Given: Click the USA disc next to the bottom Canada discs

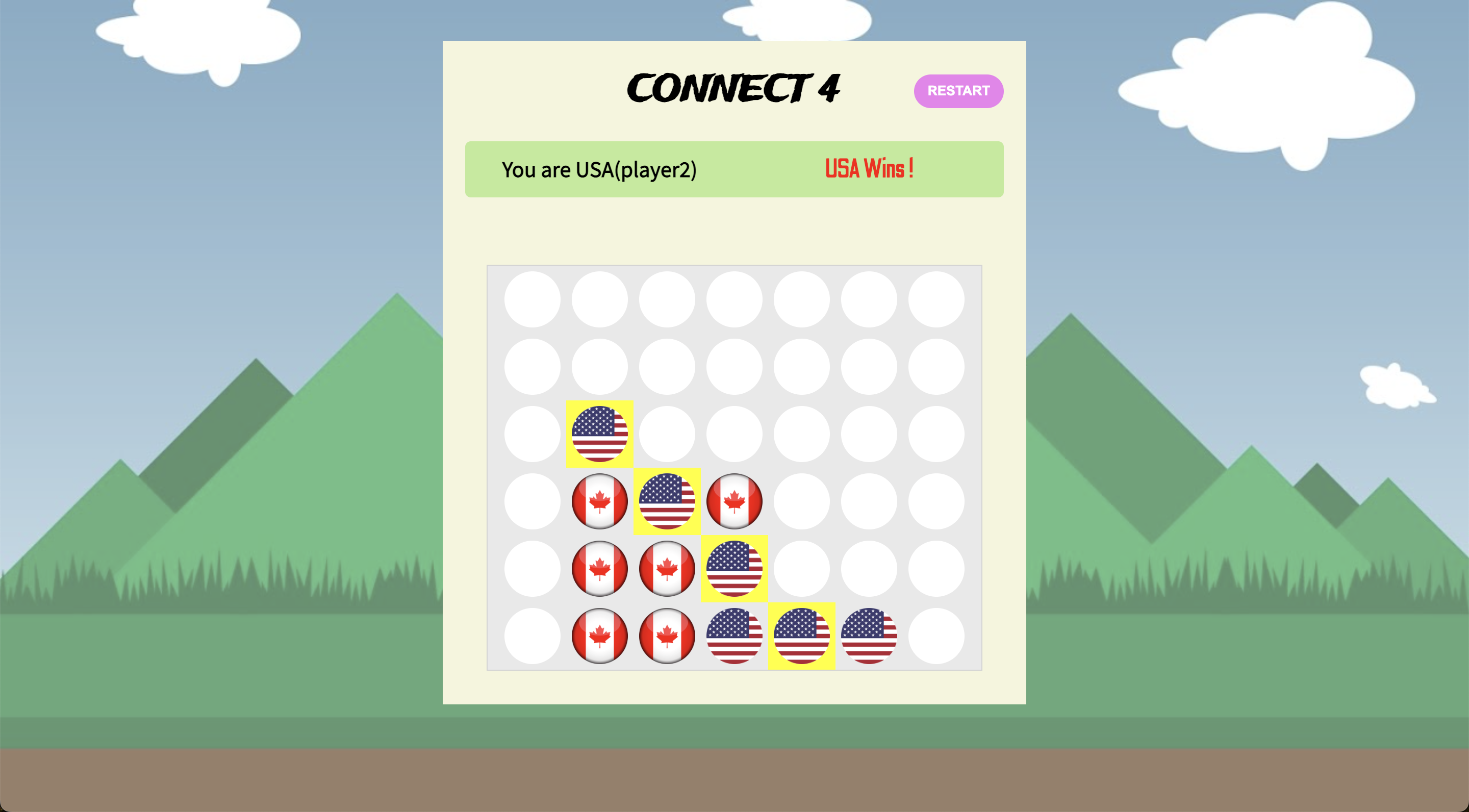Looking at the screenshot, I should click(734, 635).
